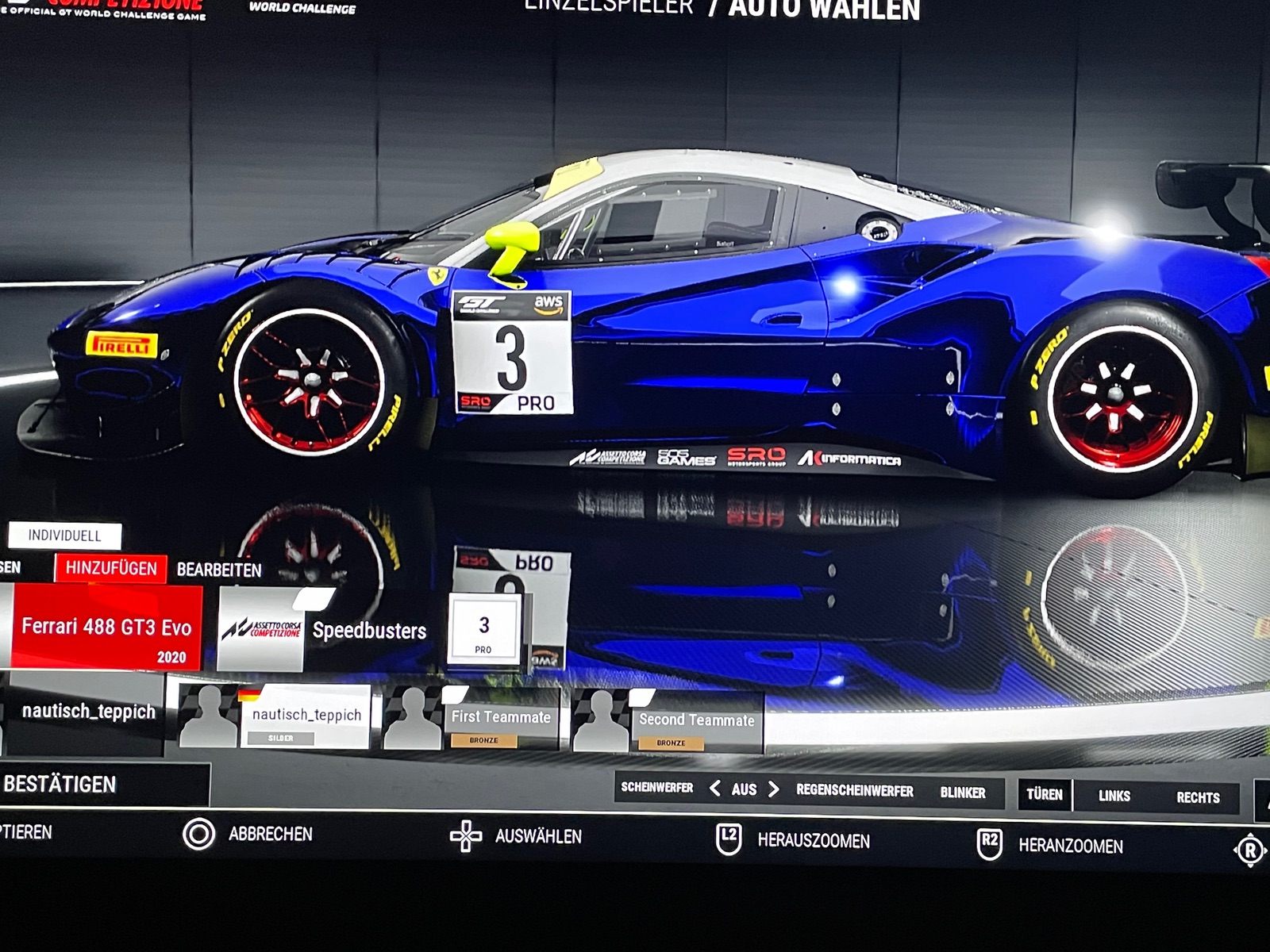Choose the Second Teammate driver slot
This screenshot has height=952, width=1270.
(696, 722)
